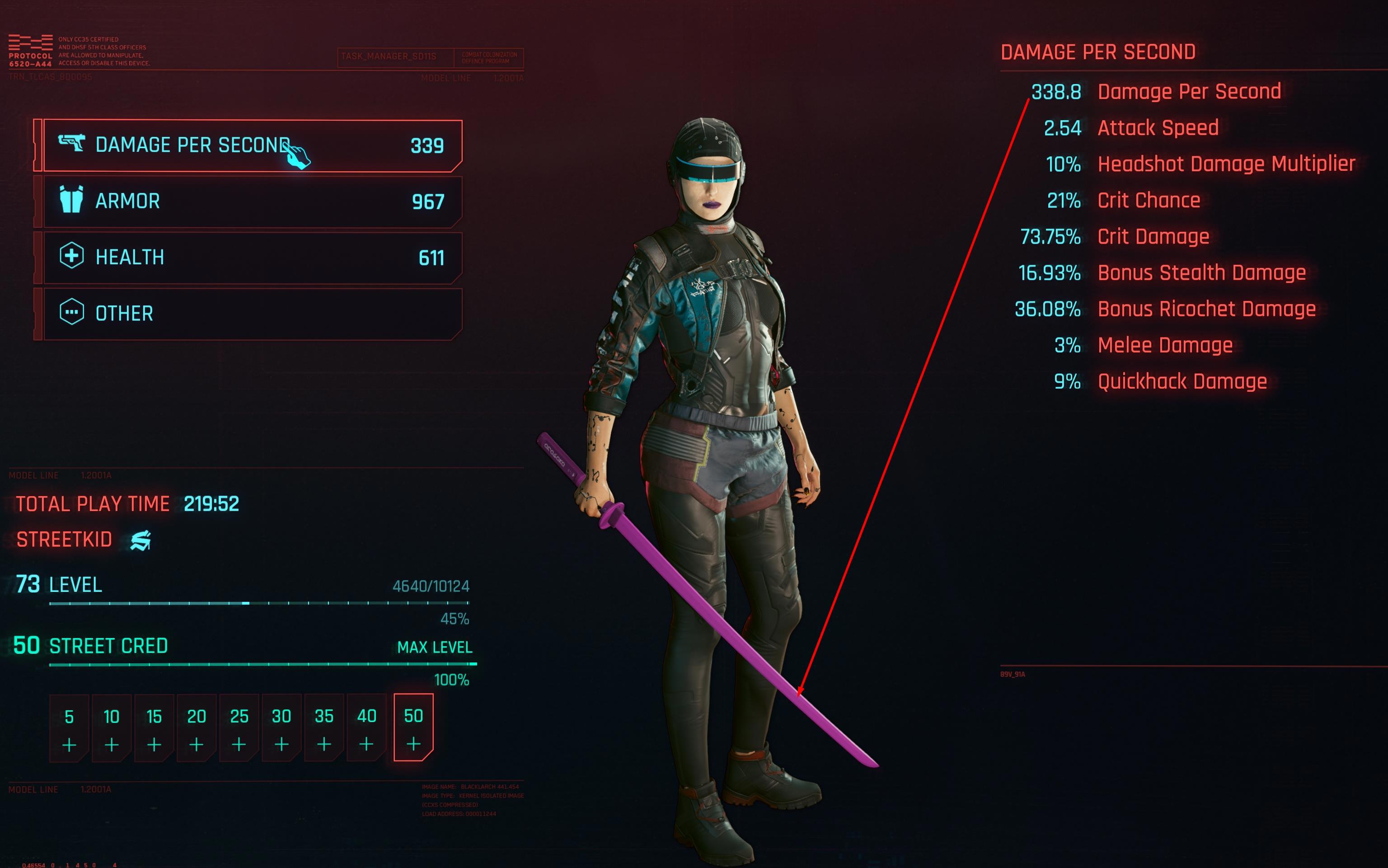Select the Damage Per Second category
This screenshot has height=868, width=1388.
coord(253,145)
